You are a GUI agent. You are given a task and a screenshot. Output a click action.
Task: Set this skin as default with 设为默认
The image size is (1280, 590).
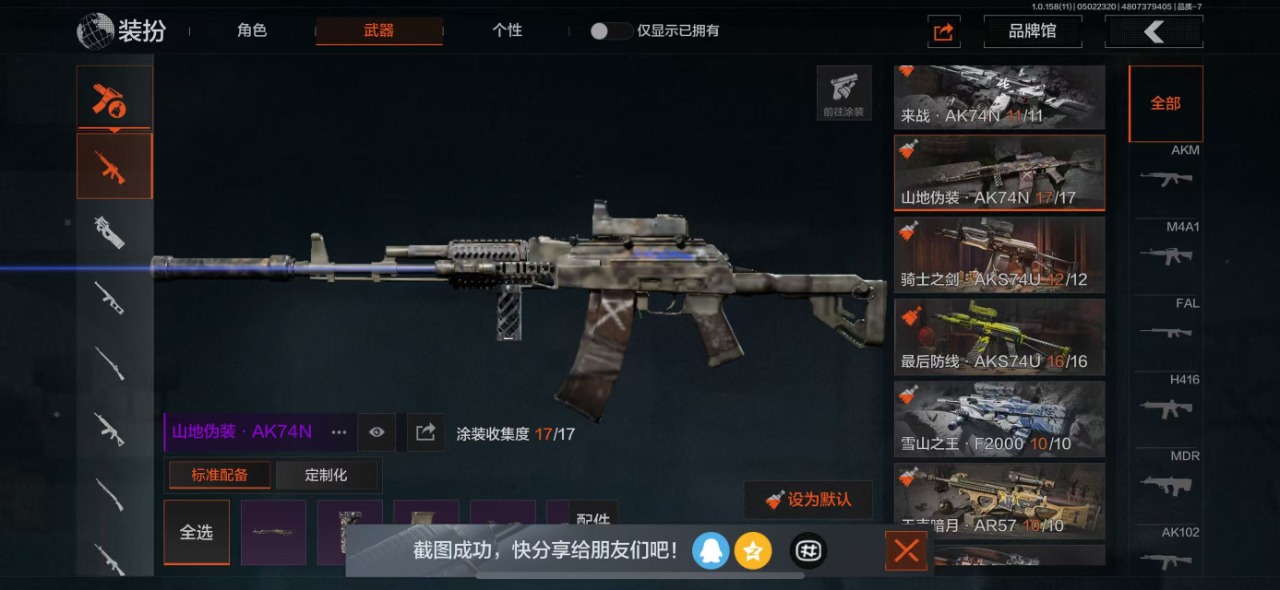(x=808, y=500)
